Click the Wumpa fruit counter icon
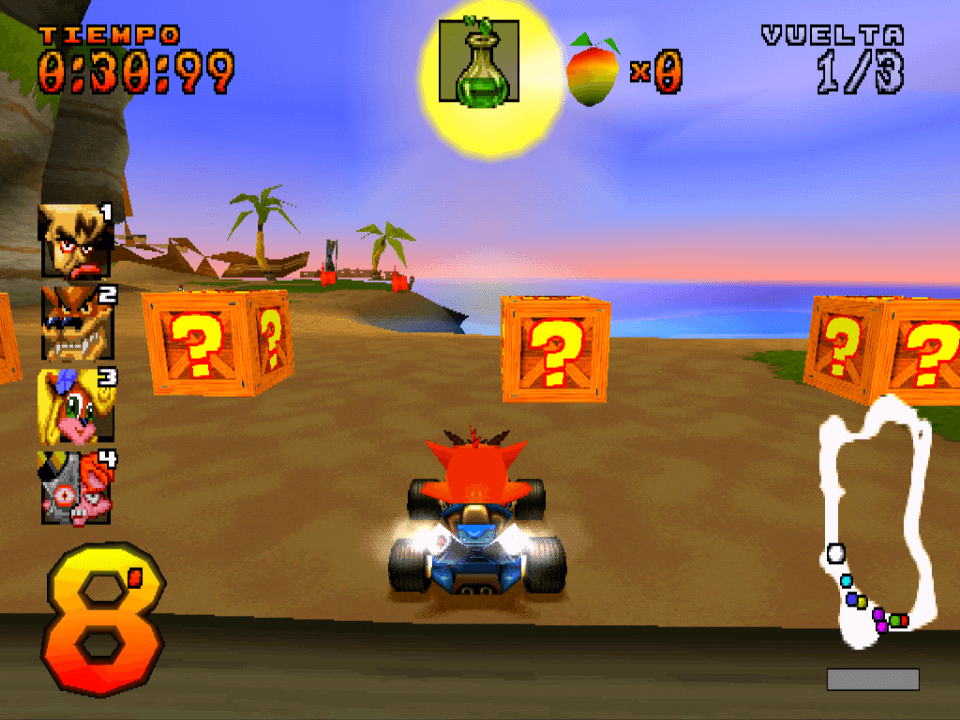Screen dimensions: 960x720 [x=594, y=70]
